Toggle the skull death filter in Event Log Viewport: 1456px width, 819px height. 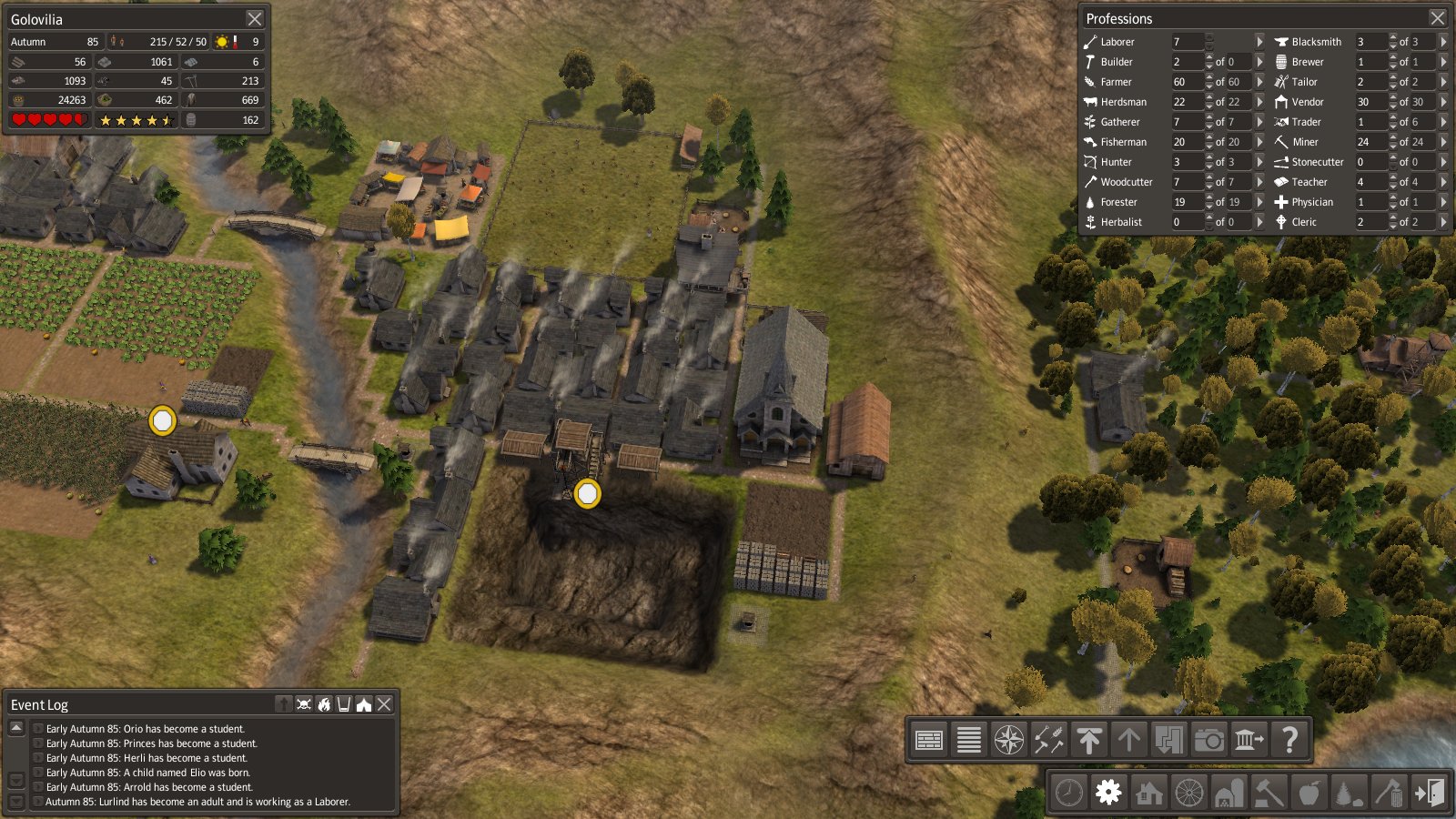(304, 704)
